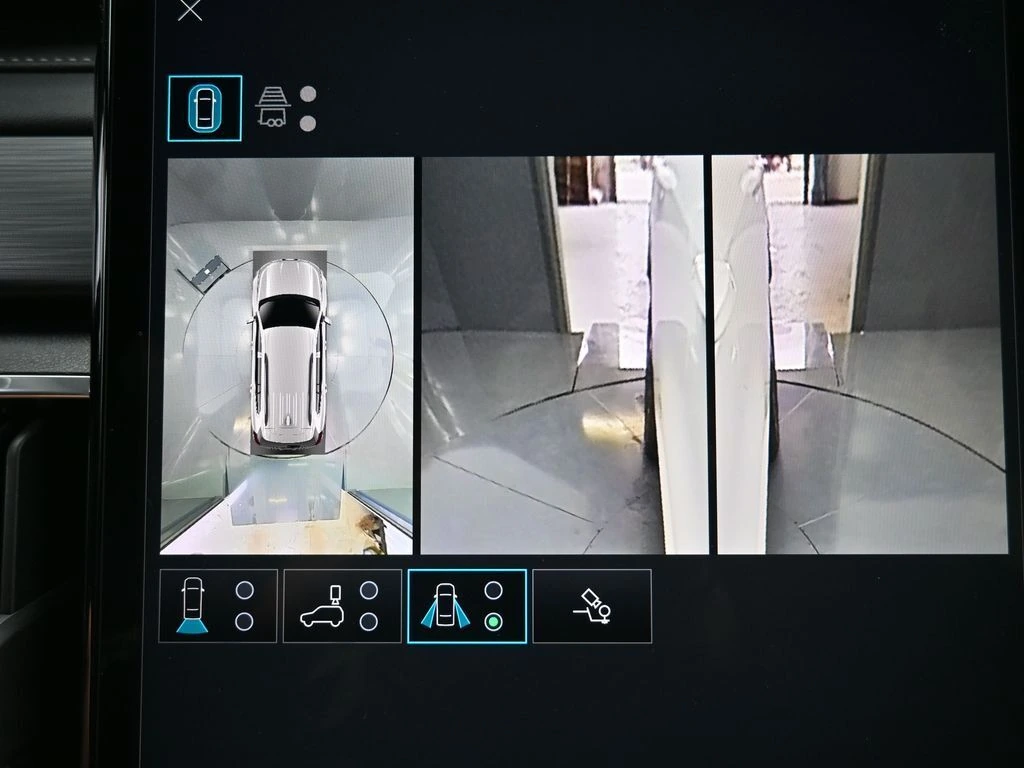This screenshot has width=1024, height=768.
Task: Switch to the front camera view button
Action: (x=218, y=606)
